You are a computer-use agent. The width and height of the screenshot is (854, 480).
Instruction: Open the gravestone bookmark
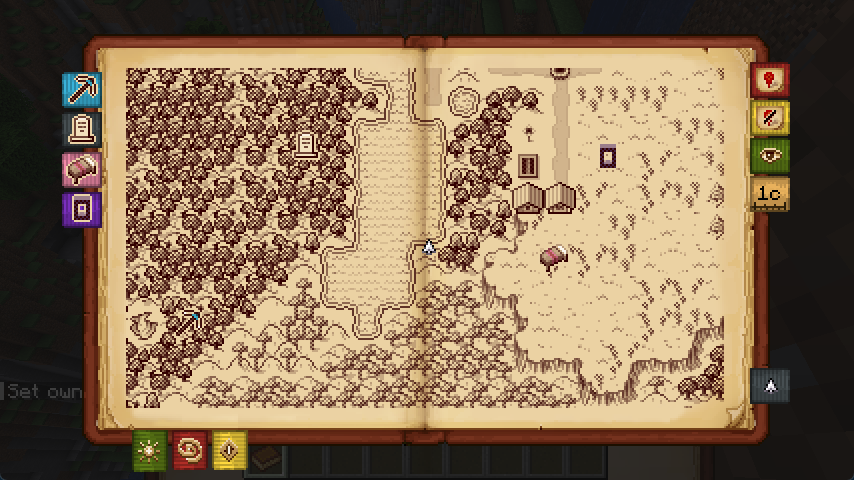coord(81,130)
